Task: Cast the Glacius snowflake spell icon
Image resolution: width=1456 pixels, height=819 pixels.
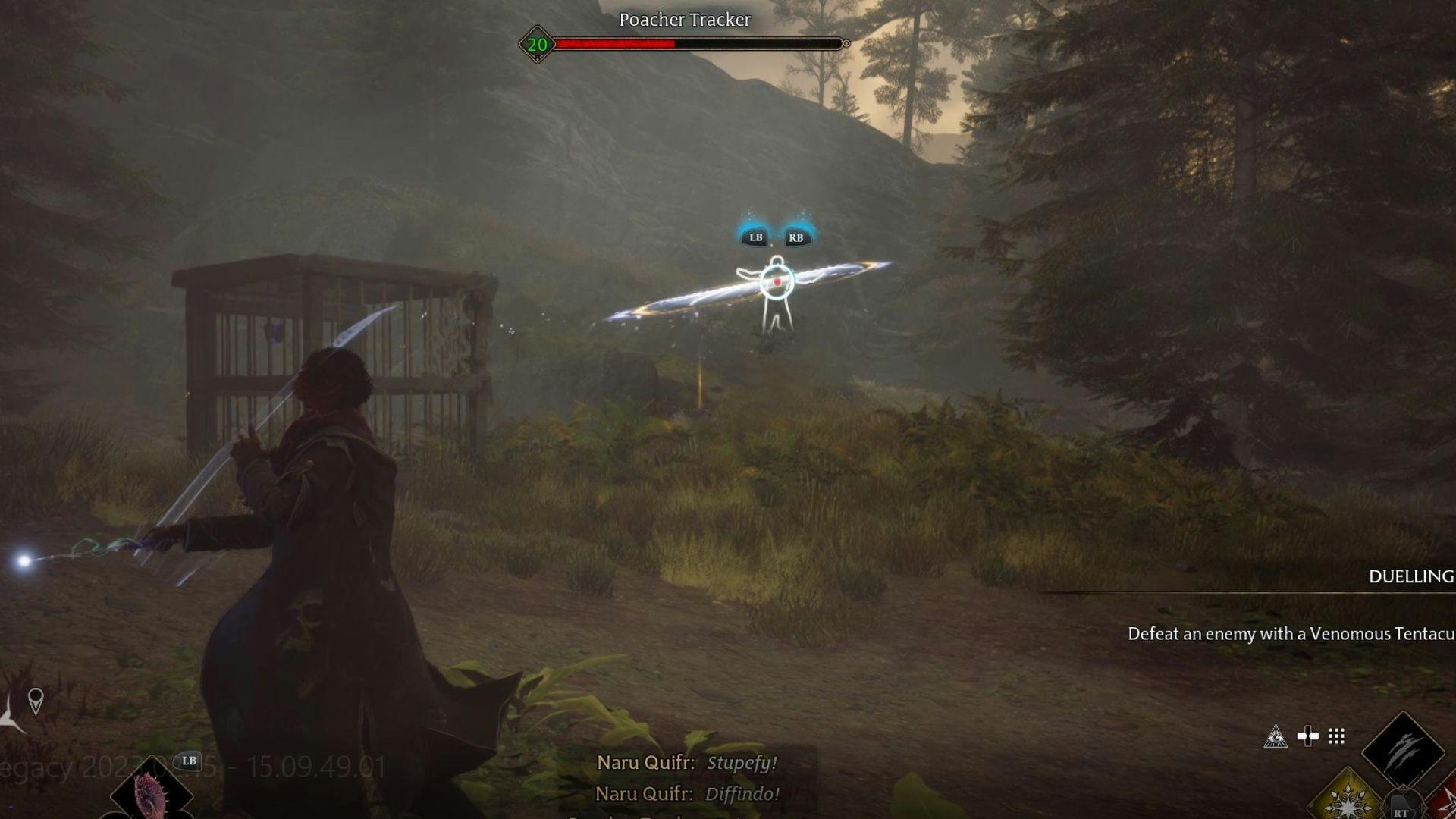Action: point(1350,804)
